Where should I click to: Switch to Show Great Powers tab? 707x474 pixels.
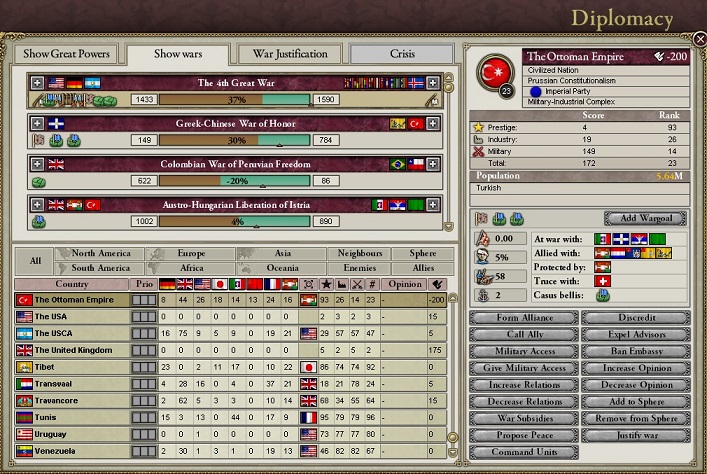(x=66, y=53)
